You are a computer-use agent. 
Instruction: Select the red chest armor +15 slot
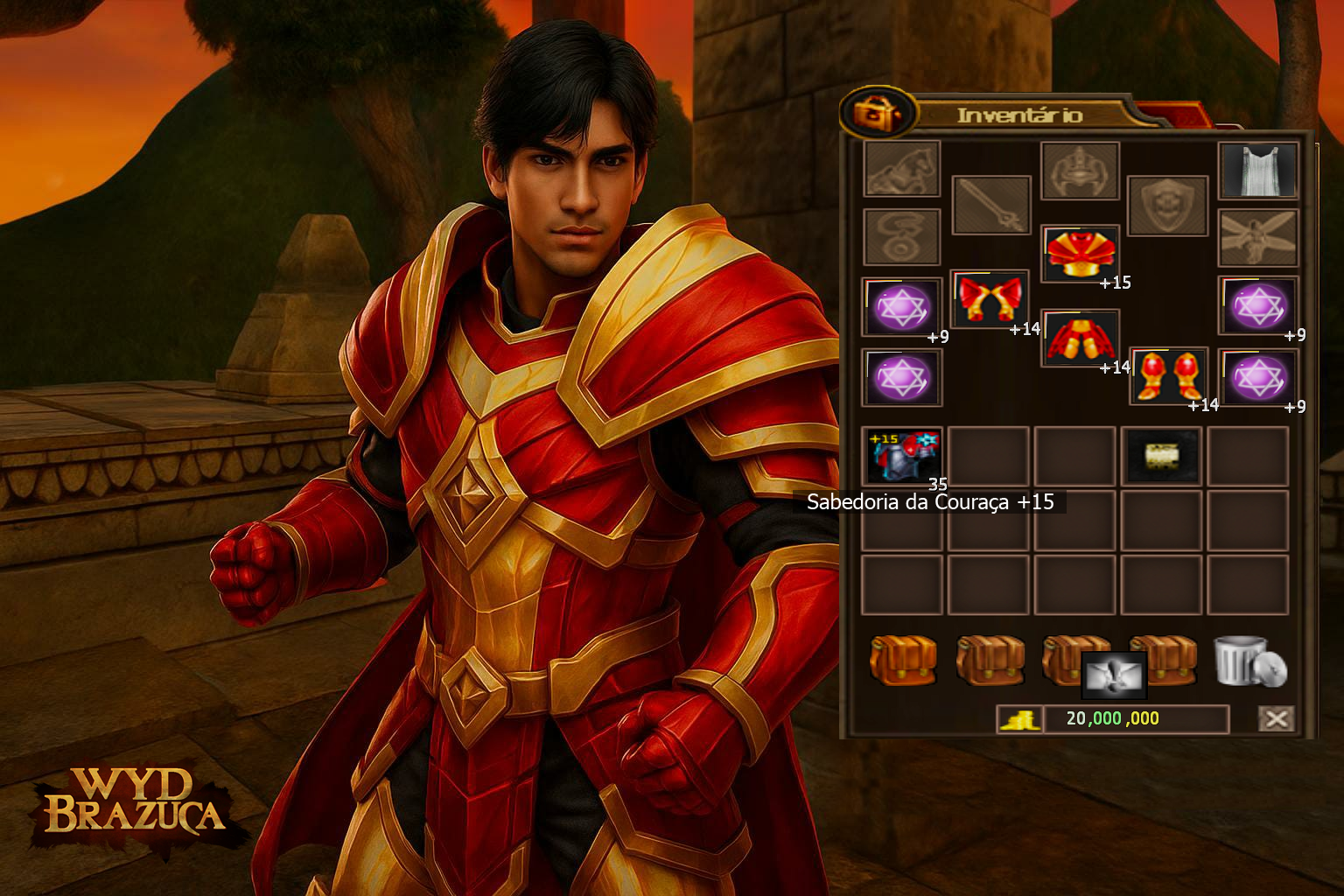coord(1081,253)
